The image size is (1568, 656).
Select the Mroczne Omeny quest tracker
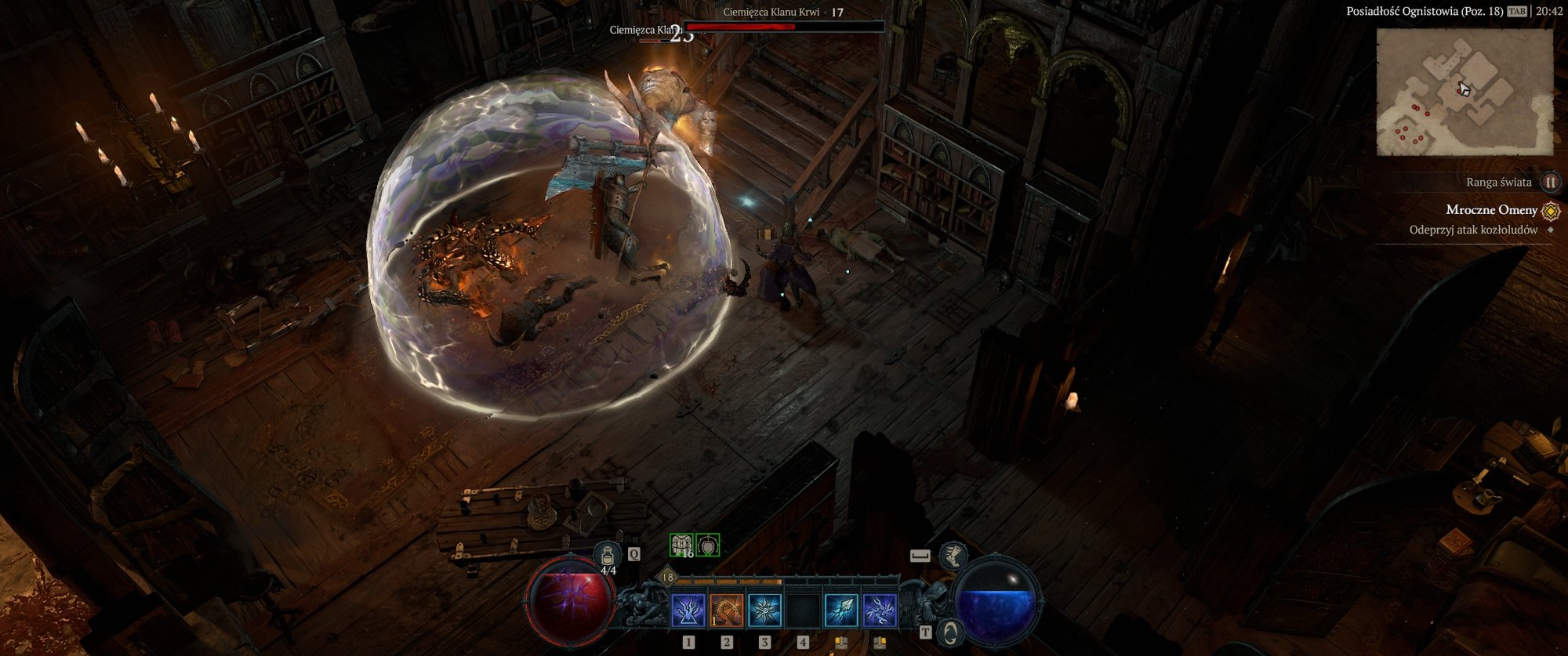pyautogui.click(x=1491, y=210)
